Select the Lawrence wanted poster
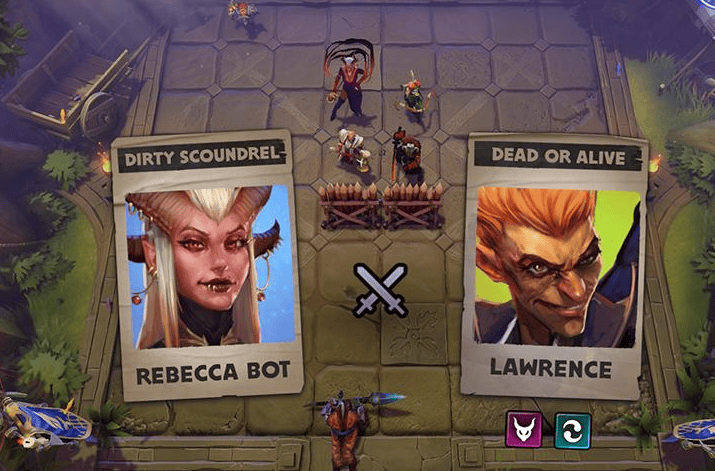 [551, 266]
